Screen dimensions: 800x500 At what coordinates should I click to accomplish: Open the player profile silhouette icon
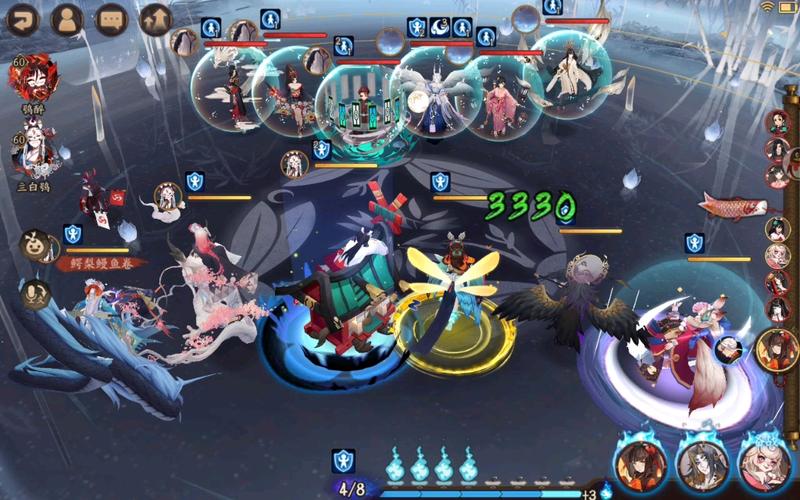[x=66, y=19]
